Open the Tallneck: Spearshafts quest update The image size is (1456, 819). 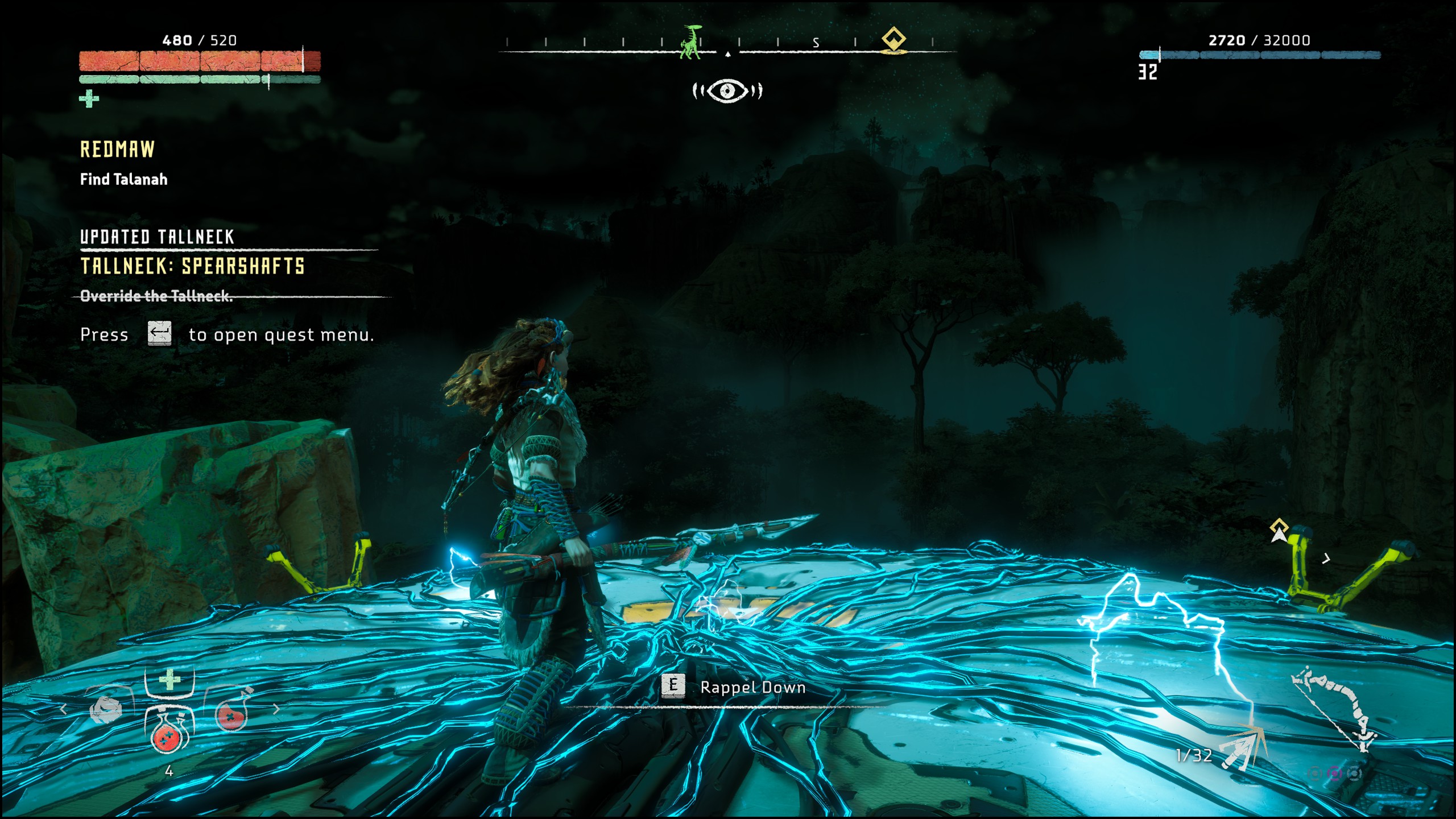click(x=192, y=266)
